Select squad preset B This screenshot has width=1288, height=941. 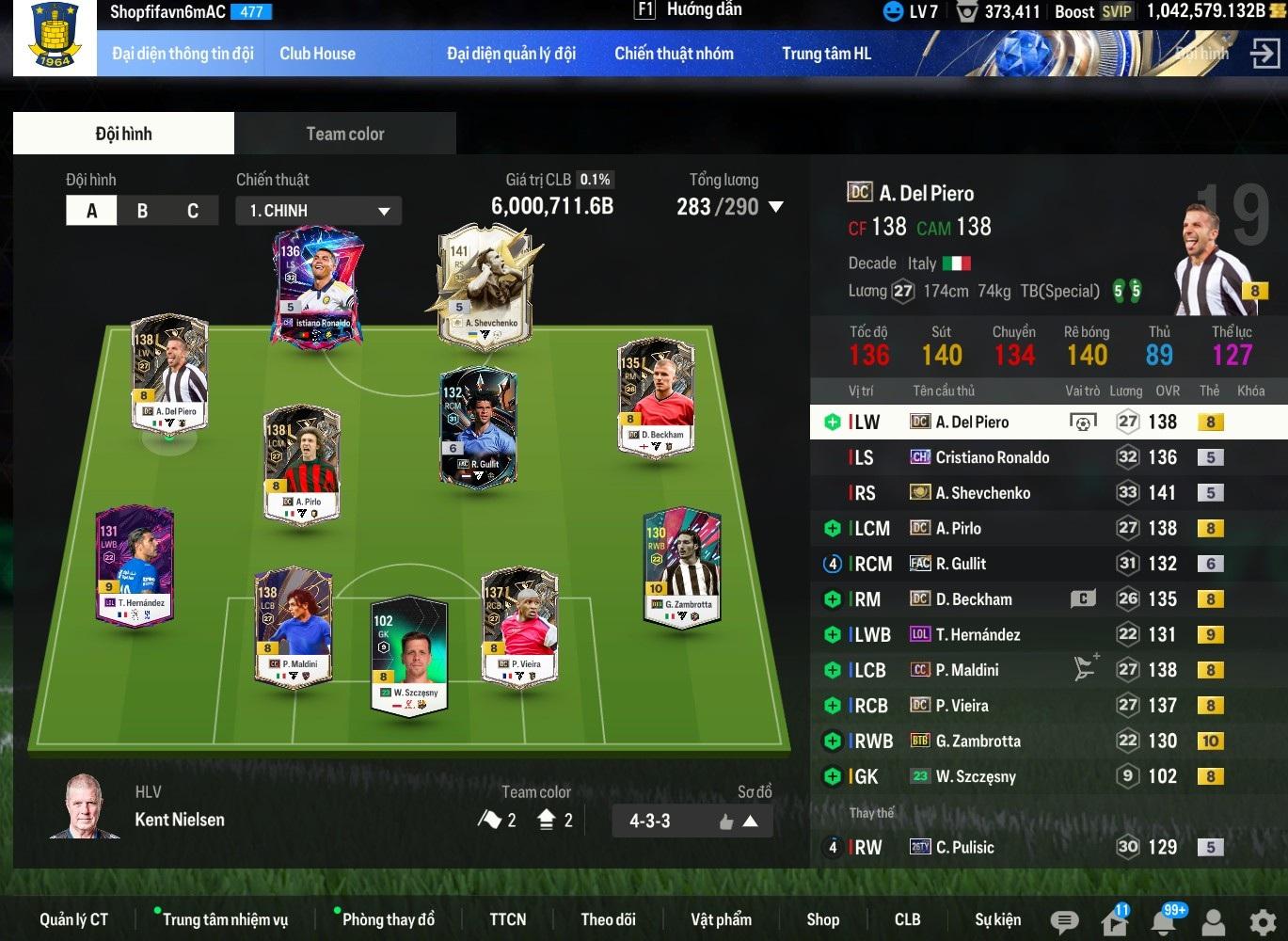[x=142, y=211]
